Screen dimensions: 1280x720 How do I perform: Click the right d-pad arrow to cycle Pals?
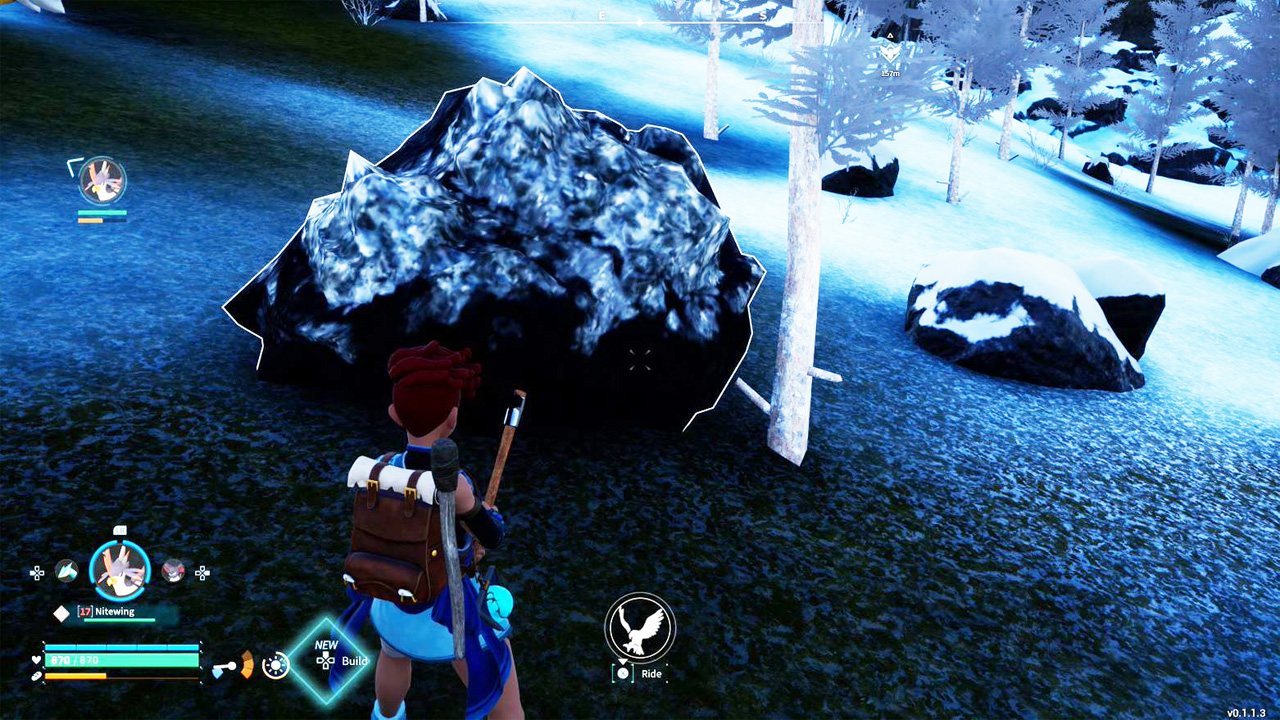pos(202,573)
